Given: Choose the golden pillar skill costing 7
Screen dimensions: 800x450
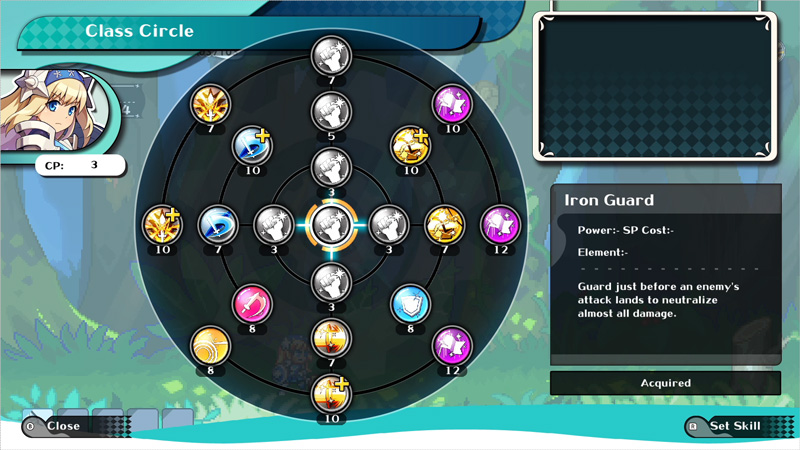Looking at the screenshot, I should tap(330, 338).
